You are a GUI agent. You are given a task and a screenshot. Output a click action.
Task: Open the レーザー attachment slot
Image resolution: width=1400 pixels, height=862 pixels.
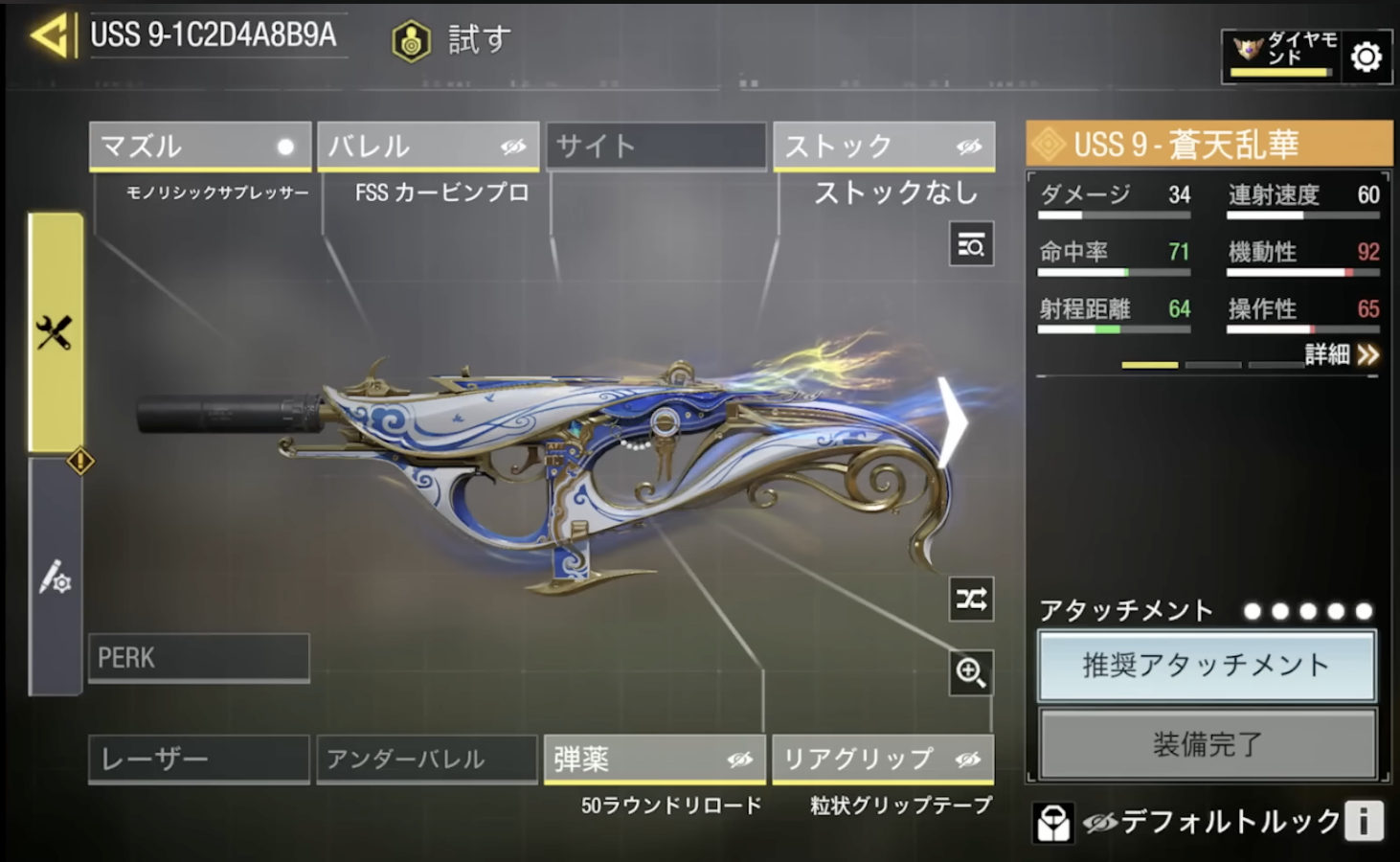pyautogui.click(x=199, y=760)
